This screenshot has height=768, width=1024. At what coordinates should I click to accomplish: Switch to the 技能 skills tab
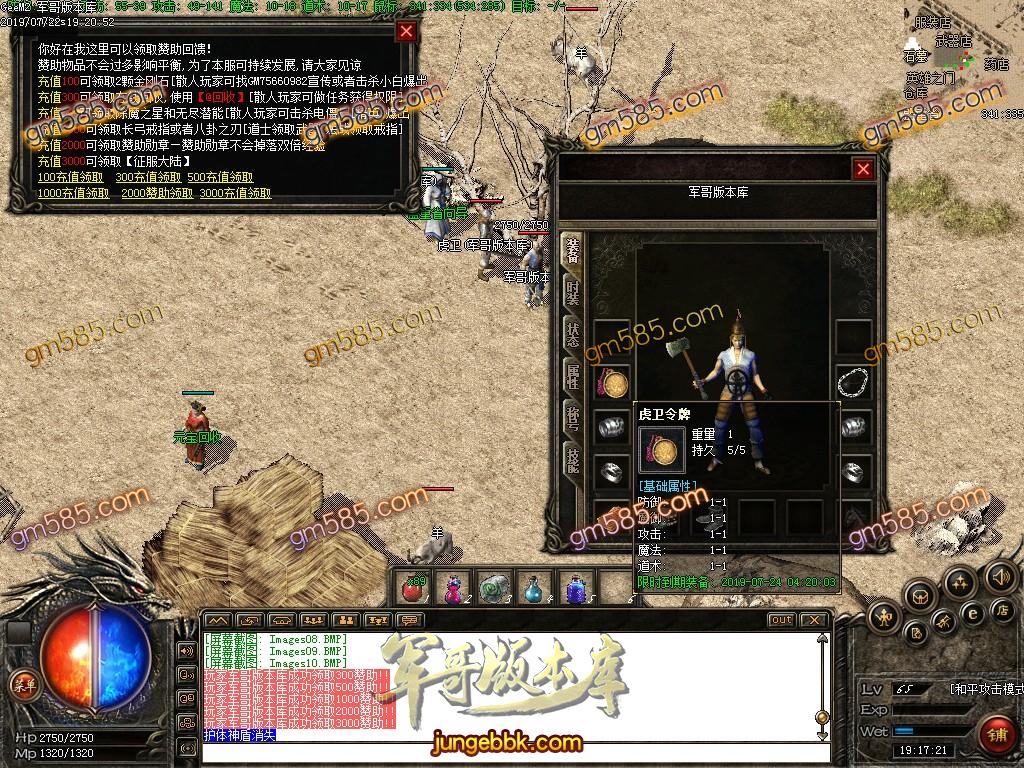[x=573, y=461]
